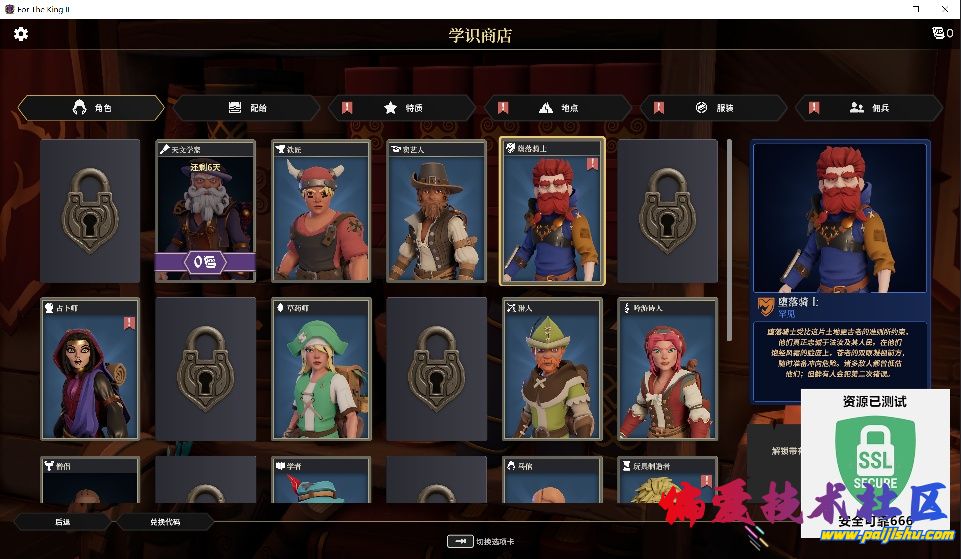Switch to the 服装 tab
The image size is (961, 559).
coord(713,108)
